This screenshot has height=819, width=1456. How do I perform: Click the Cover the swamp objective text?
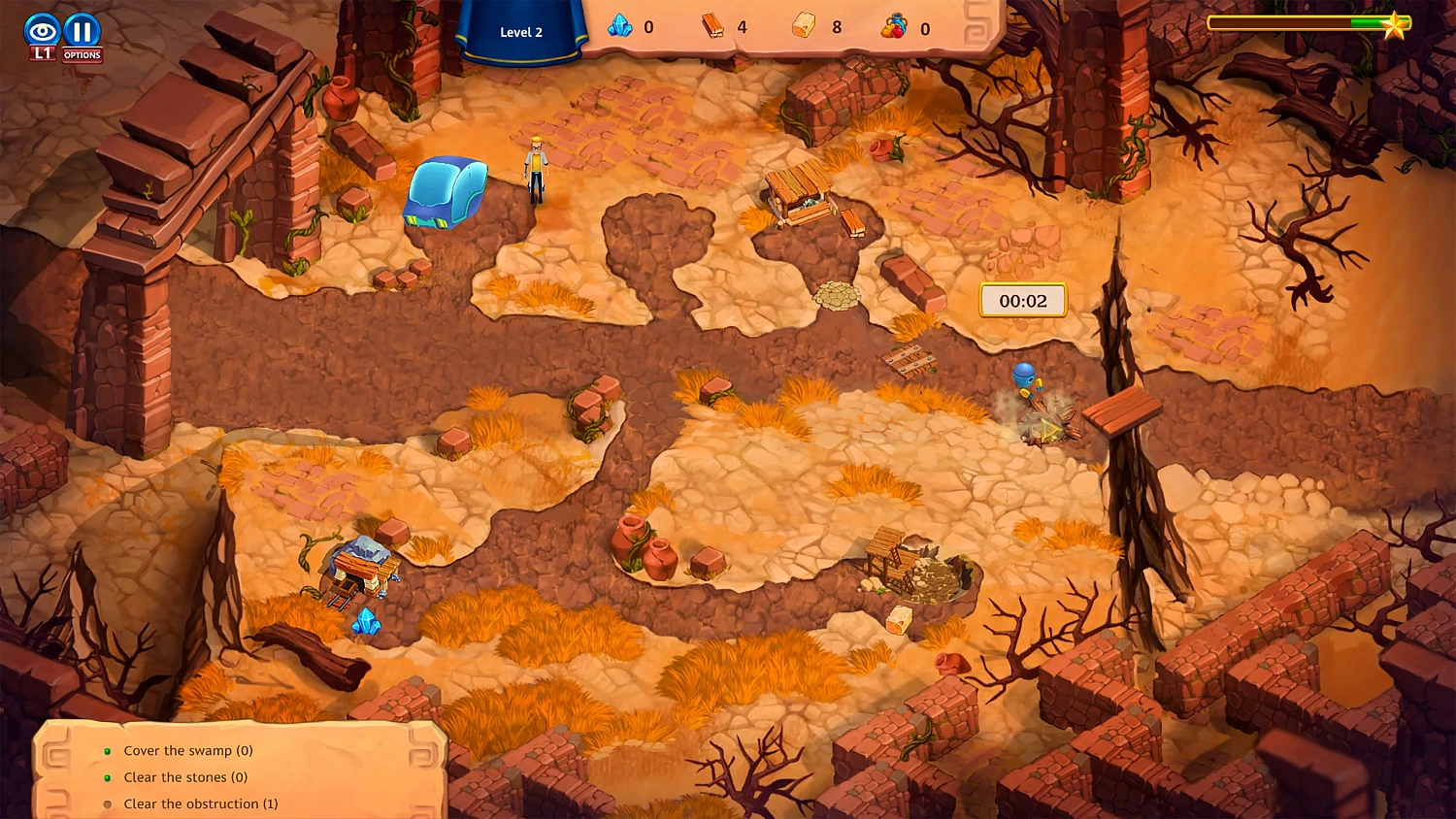click(x=187, y=751)
